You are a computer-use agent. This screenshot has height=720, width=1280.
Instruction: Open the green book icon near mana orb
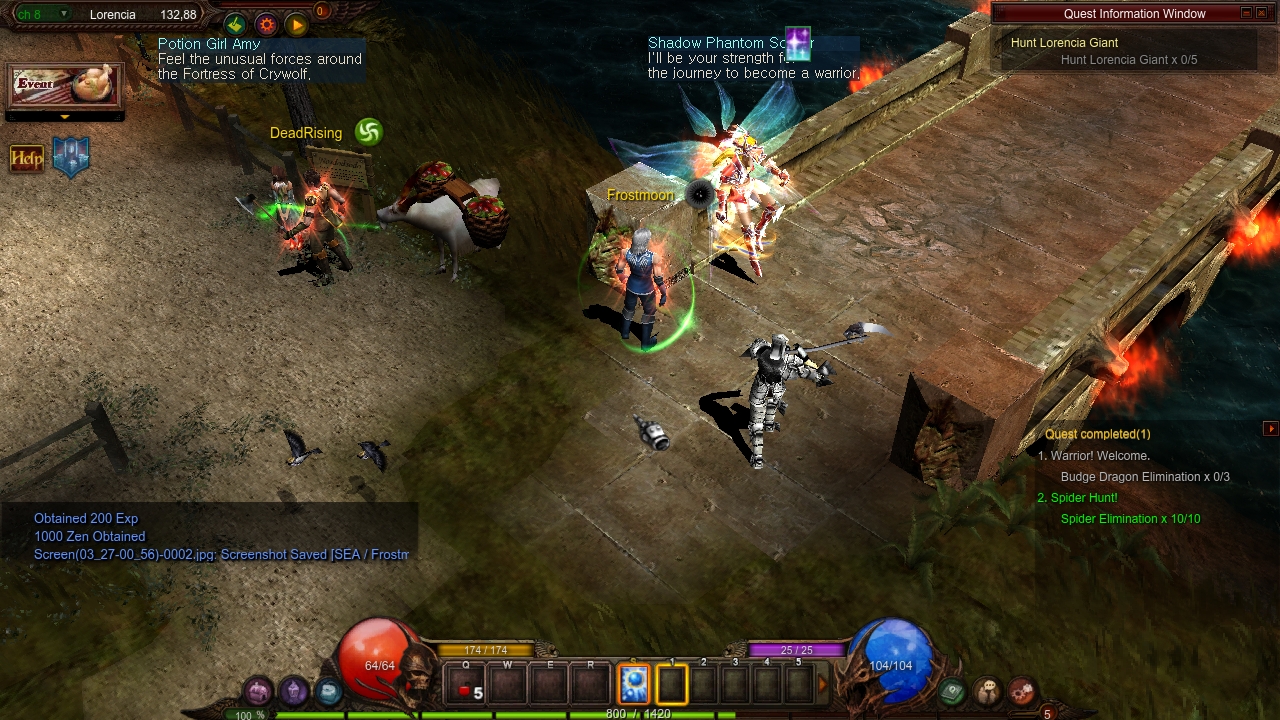[952, 690]
